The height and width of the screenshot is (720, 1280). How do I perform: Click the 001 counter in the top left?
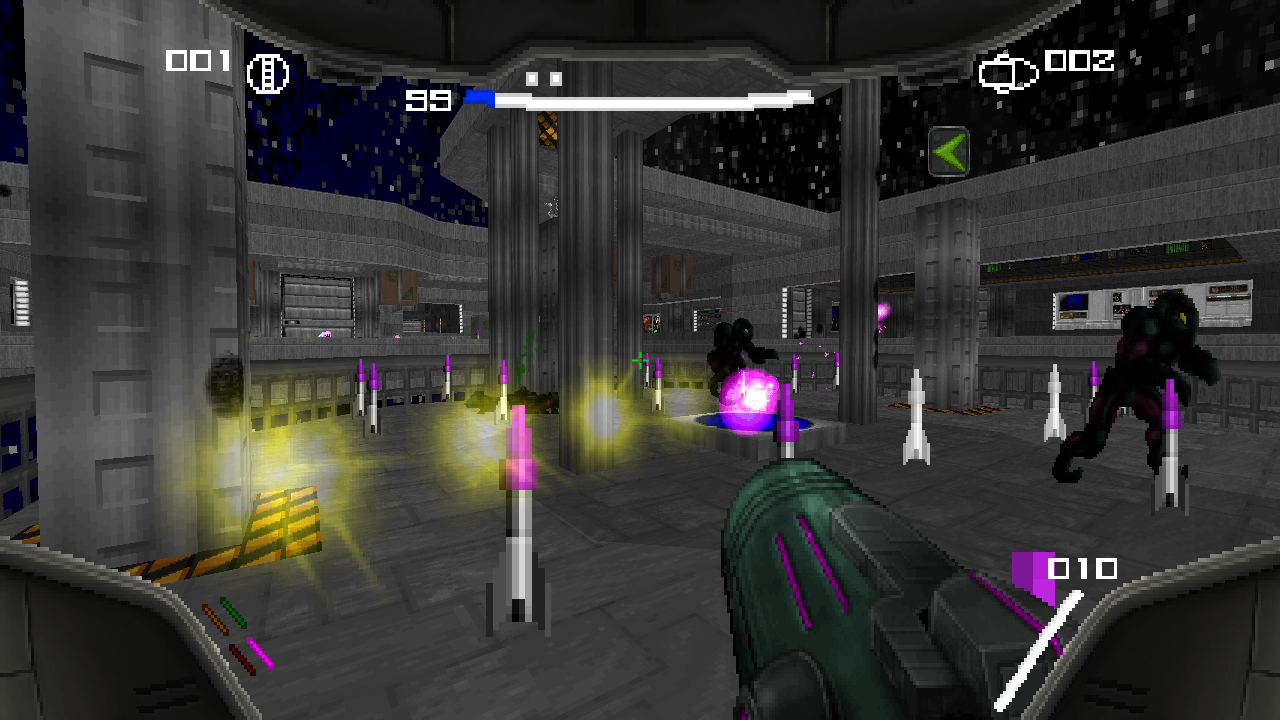197,61
